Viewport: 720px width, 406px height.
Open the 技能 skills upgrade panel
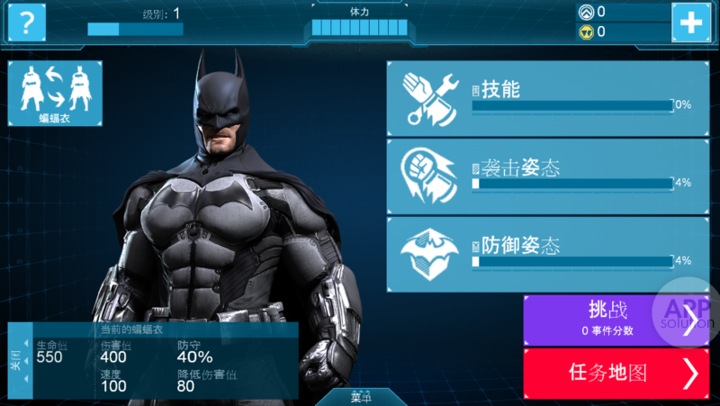click(x=541, y=98)
